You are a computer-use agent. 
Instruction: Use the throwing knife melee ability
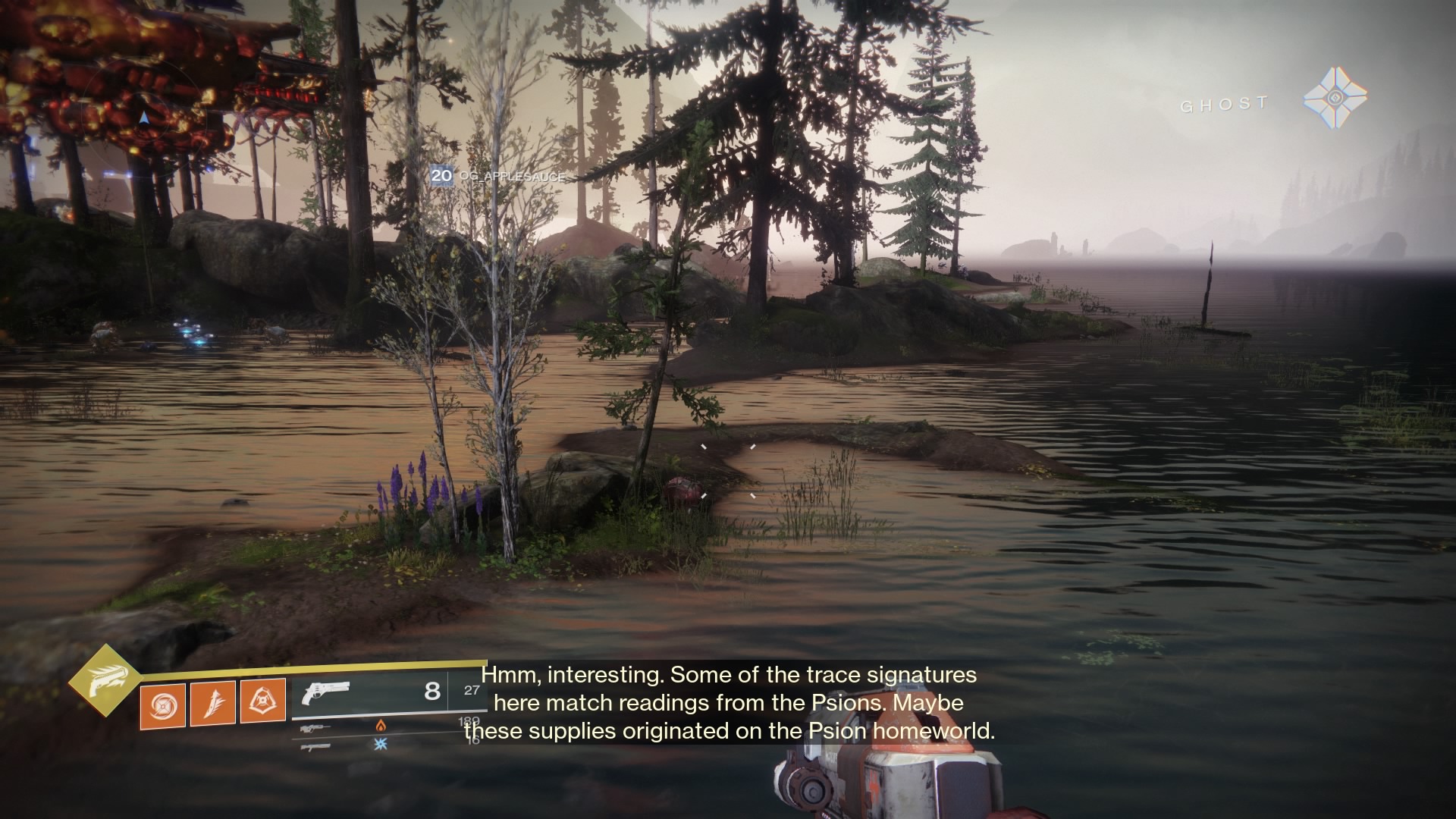212,702
